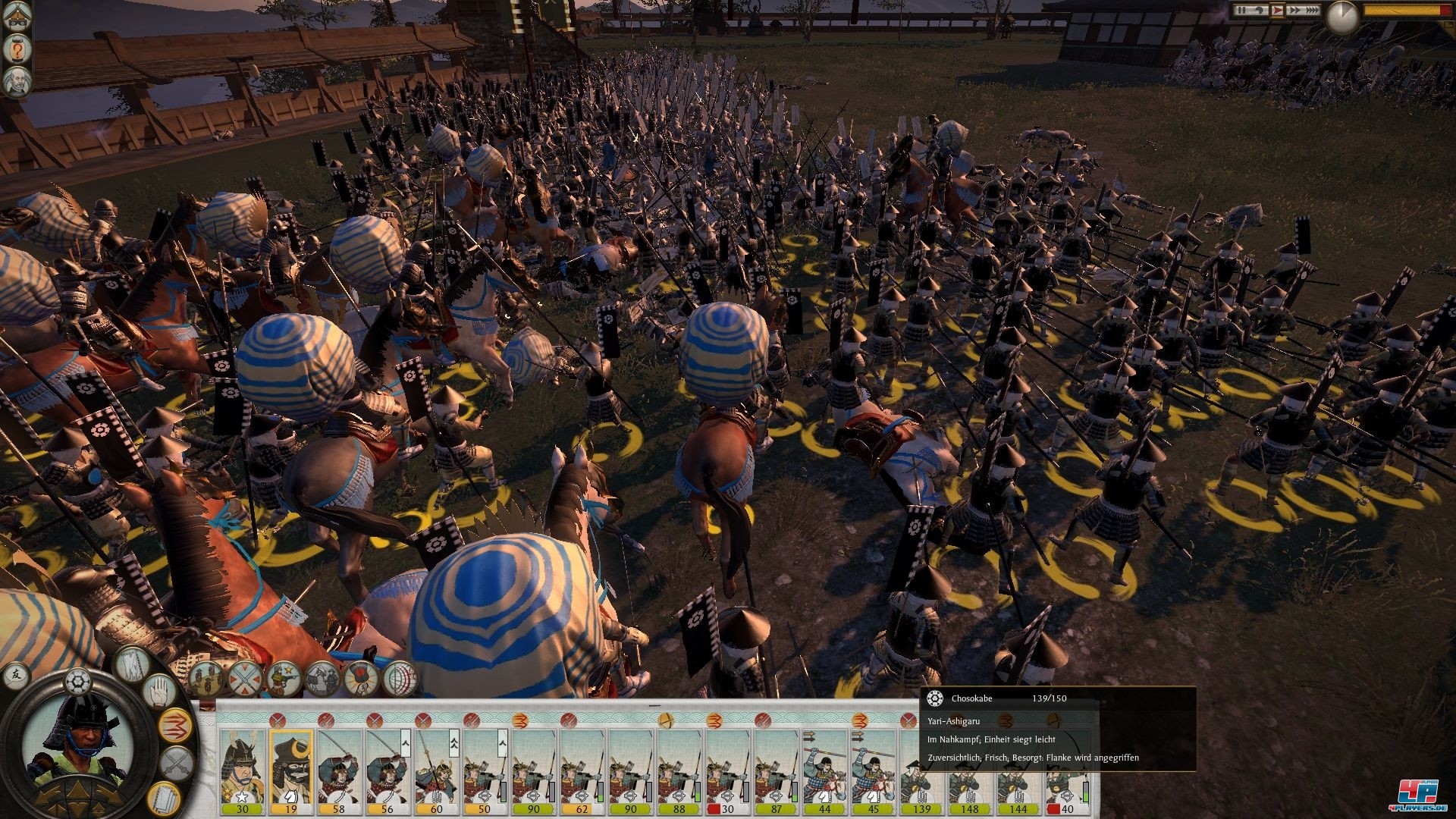
Task: Pause the battle
Action: [x=1241, y=11]
